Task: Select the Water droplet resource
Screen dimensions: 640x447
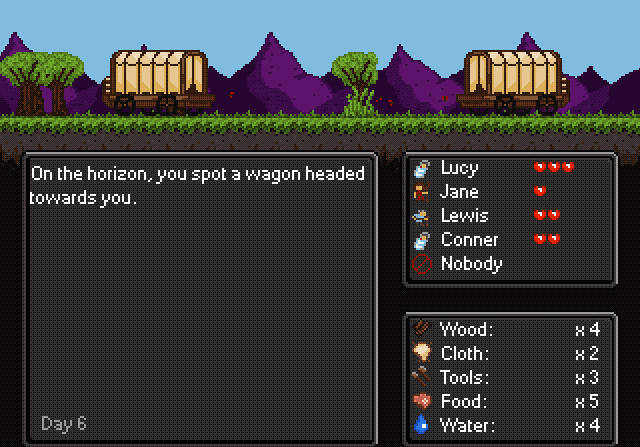Action: 421,426
